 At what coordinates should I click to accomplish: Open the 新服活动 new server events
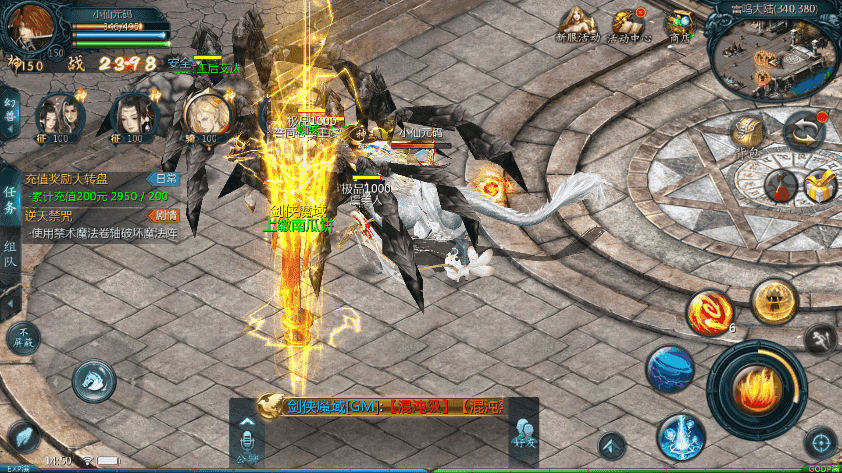[577, 24]
